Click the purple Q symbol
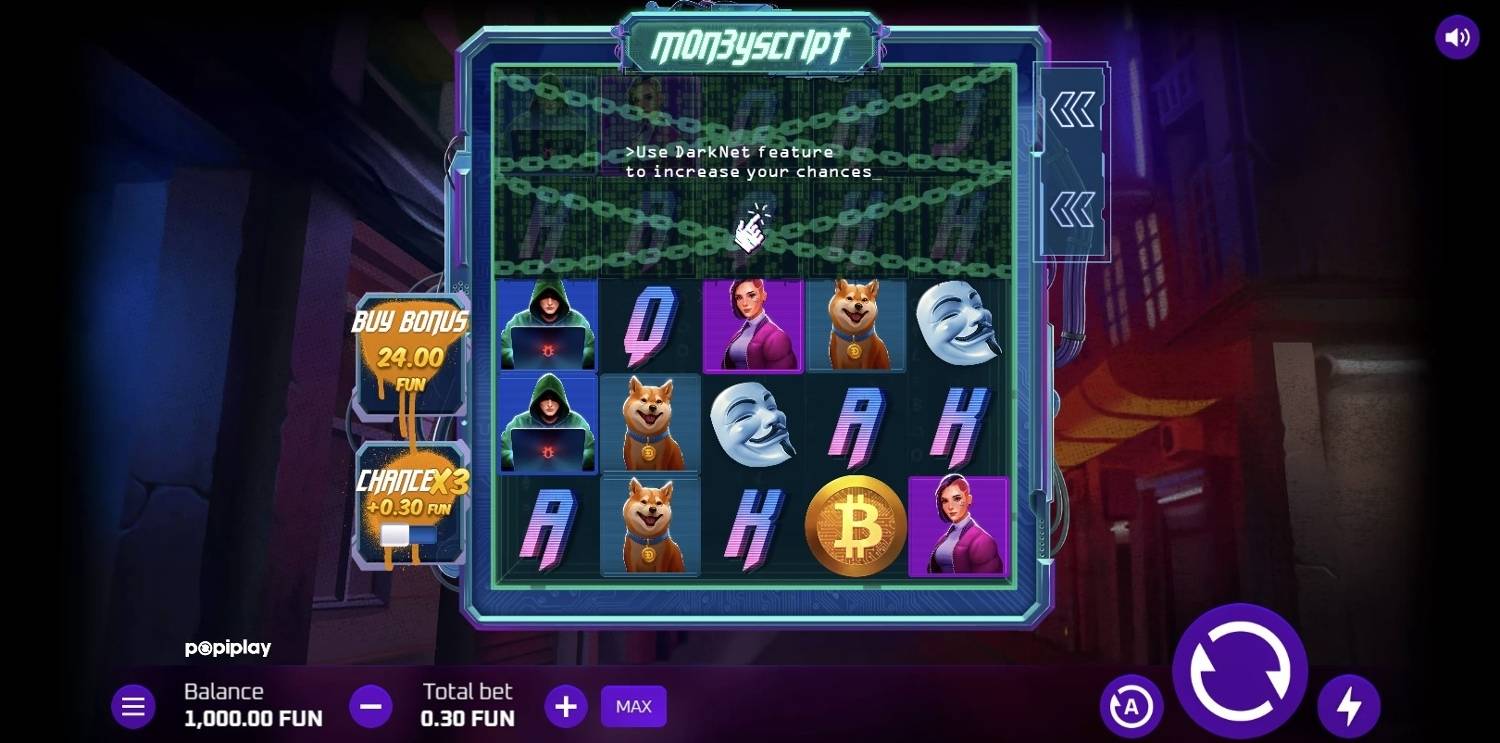 (x=649, y=325)
